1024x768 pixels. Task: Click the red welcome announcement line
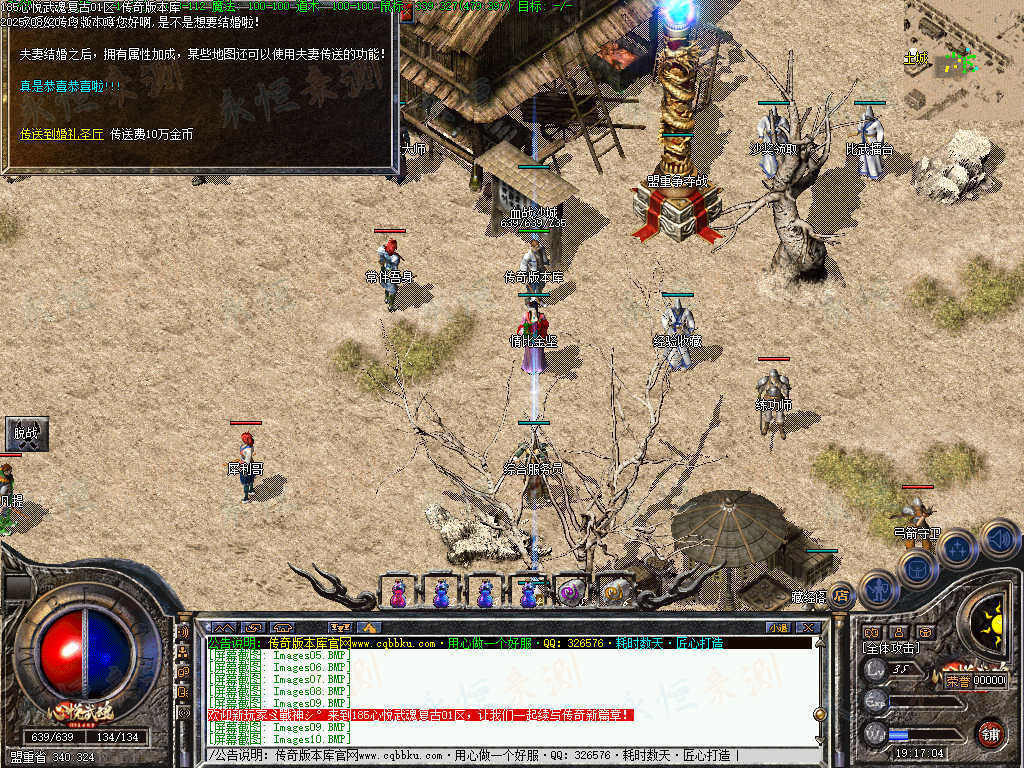click(x=420, y=715)
